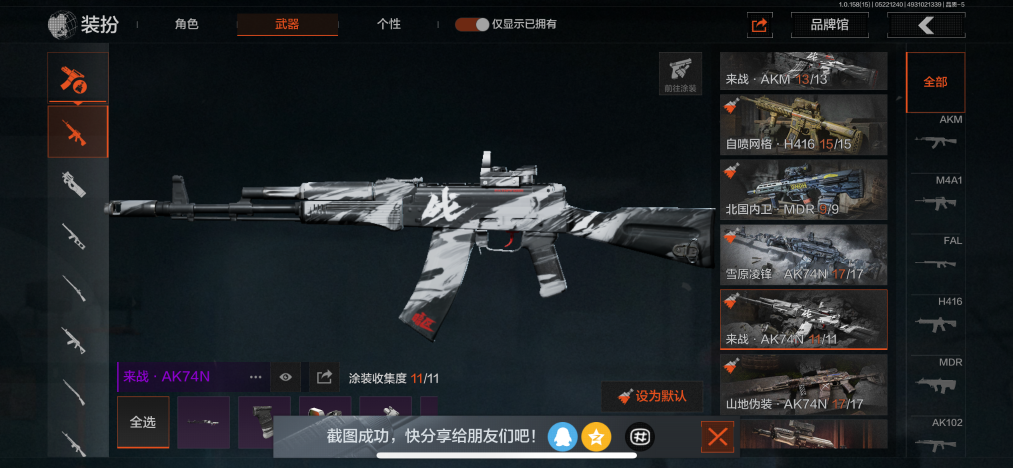Set skin as default with 设为默认
1013x468 pixels.
[652, 396]
